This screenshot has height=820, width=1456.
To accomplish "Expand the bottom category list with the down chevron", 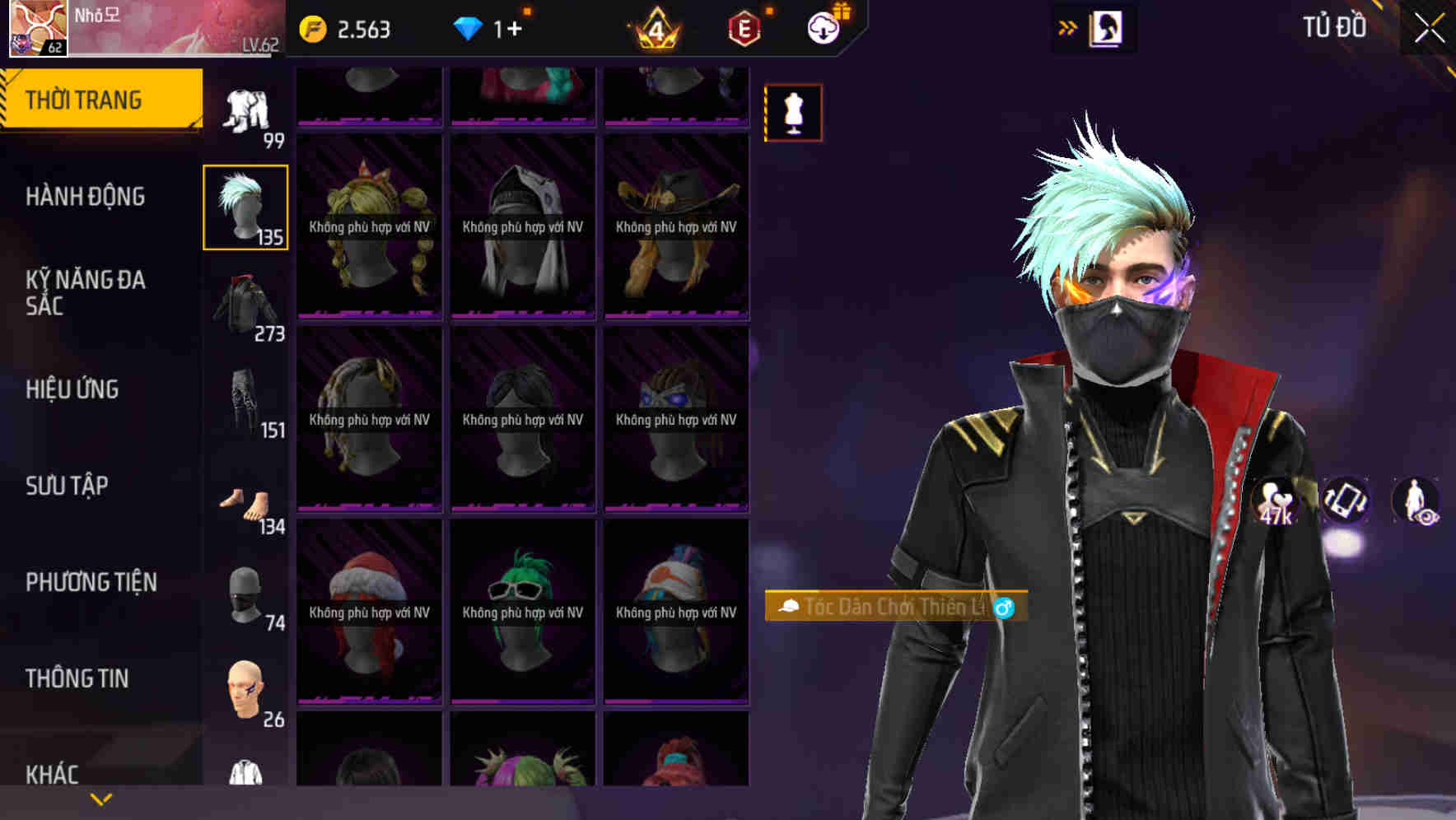I will [101, 799].
